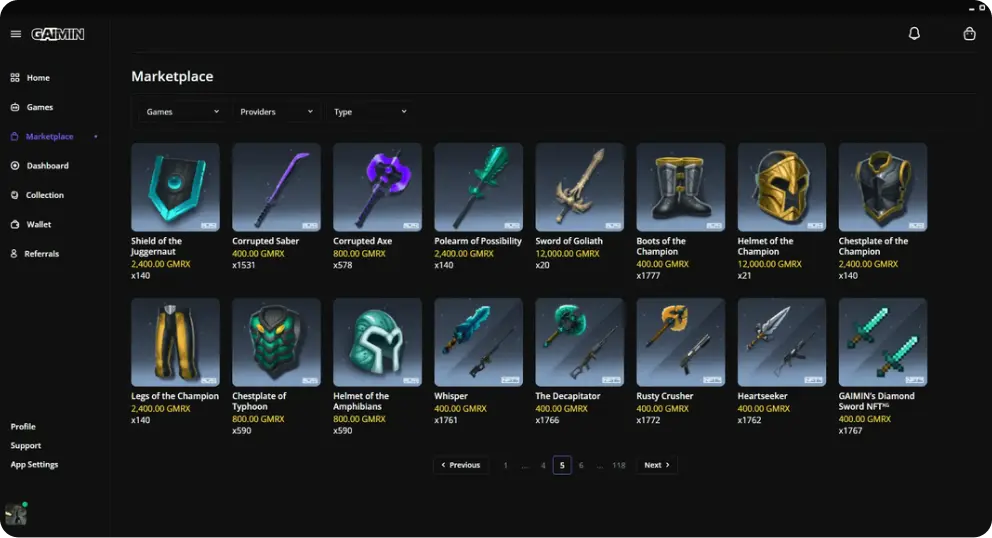Open the shopping bag icon

(x=969, y=34)
